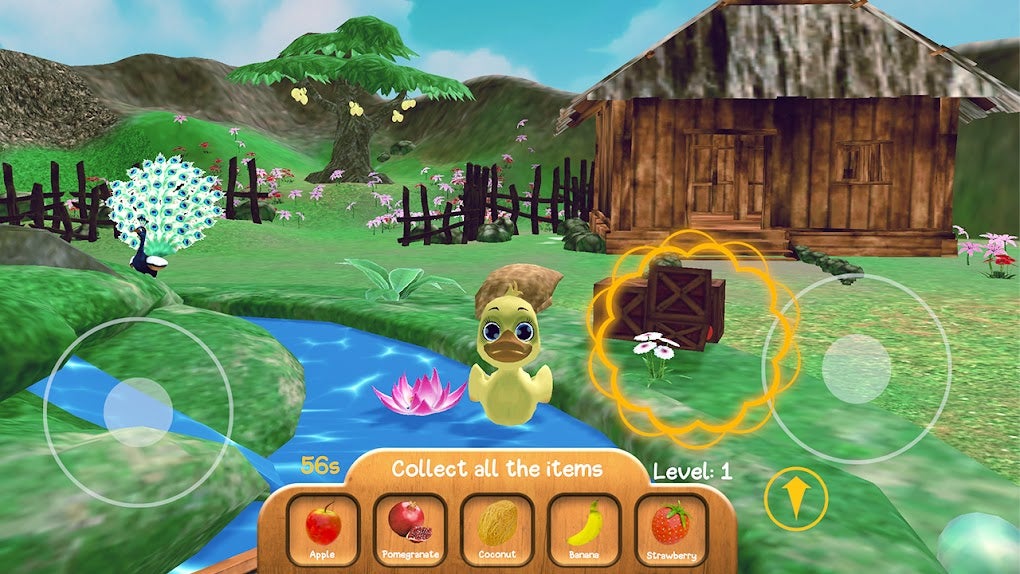Tap the Coconut item slot

click(x=497, y=529)
